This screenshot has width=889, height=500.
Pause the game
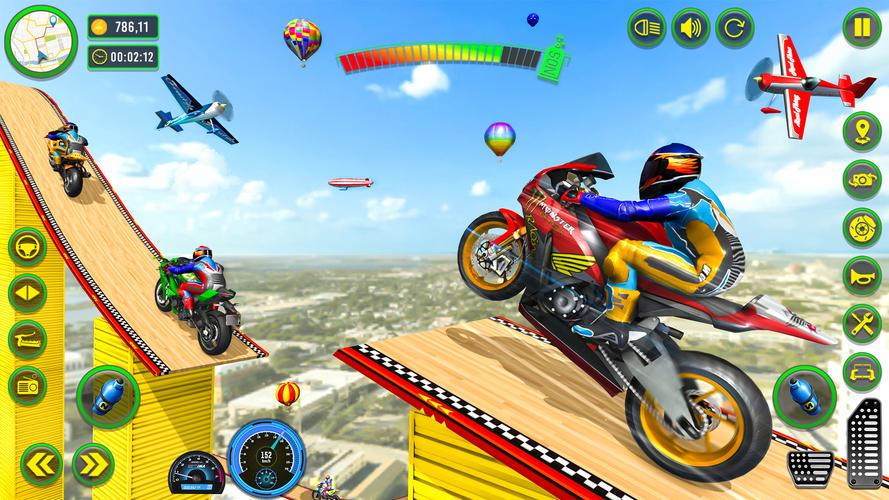[x=861, y=27]
